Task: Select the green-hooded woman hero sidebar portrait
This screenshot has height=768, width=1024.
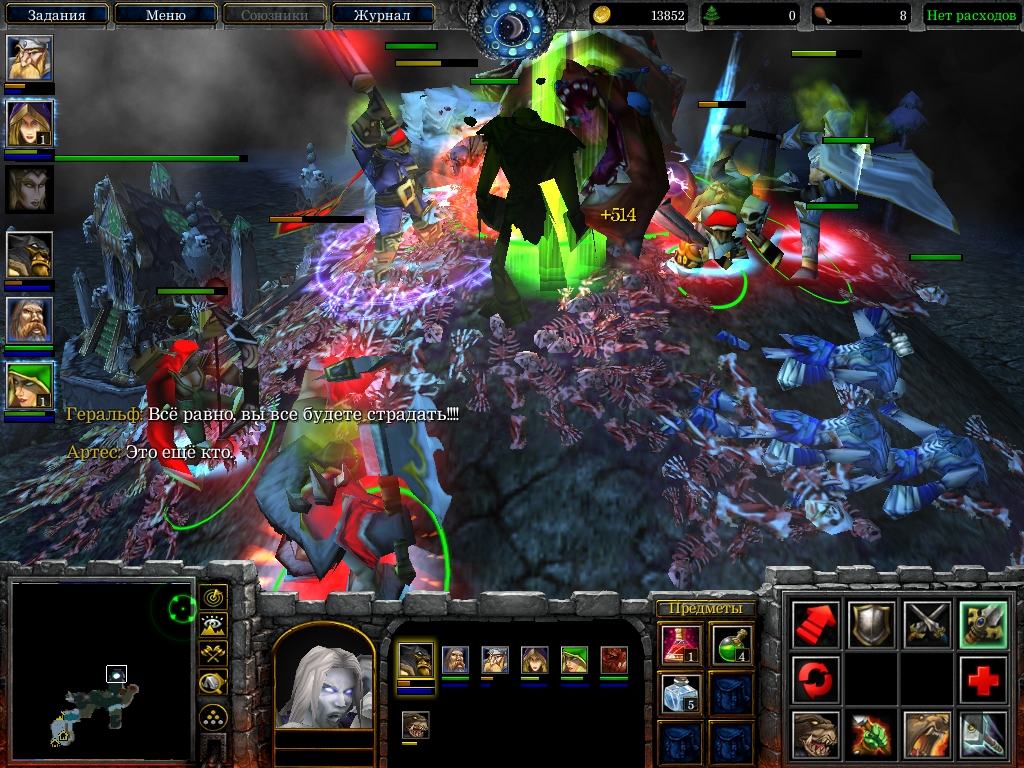Action: click(x=30, y=386)
